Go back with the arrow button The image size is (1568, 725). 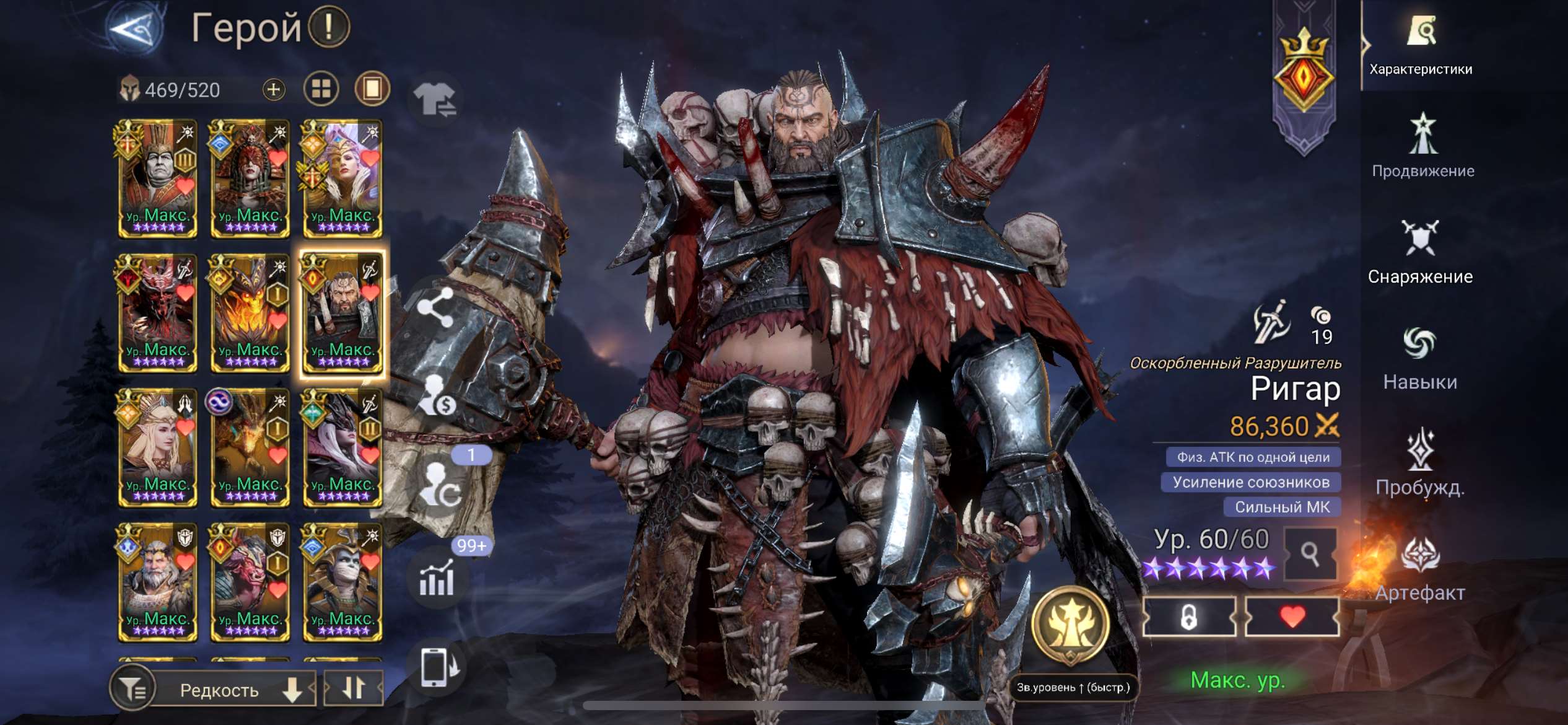coord(134,28)
